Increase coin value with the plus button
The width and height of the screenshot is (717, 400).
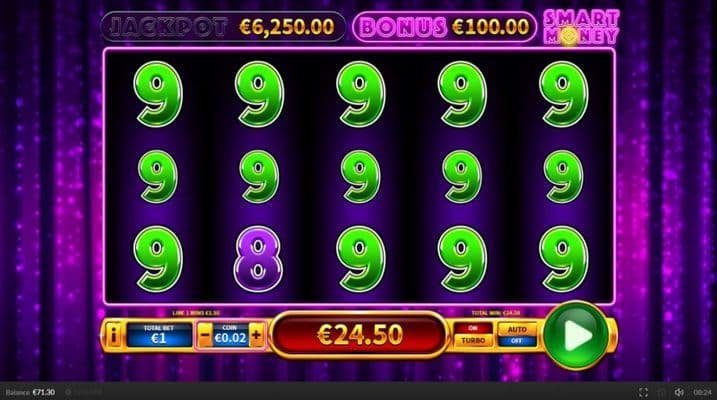(257, 335)
